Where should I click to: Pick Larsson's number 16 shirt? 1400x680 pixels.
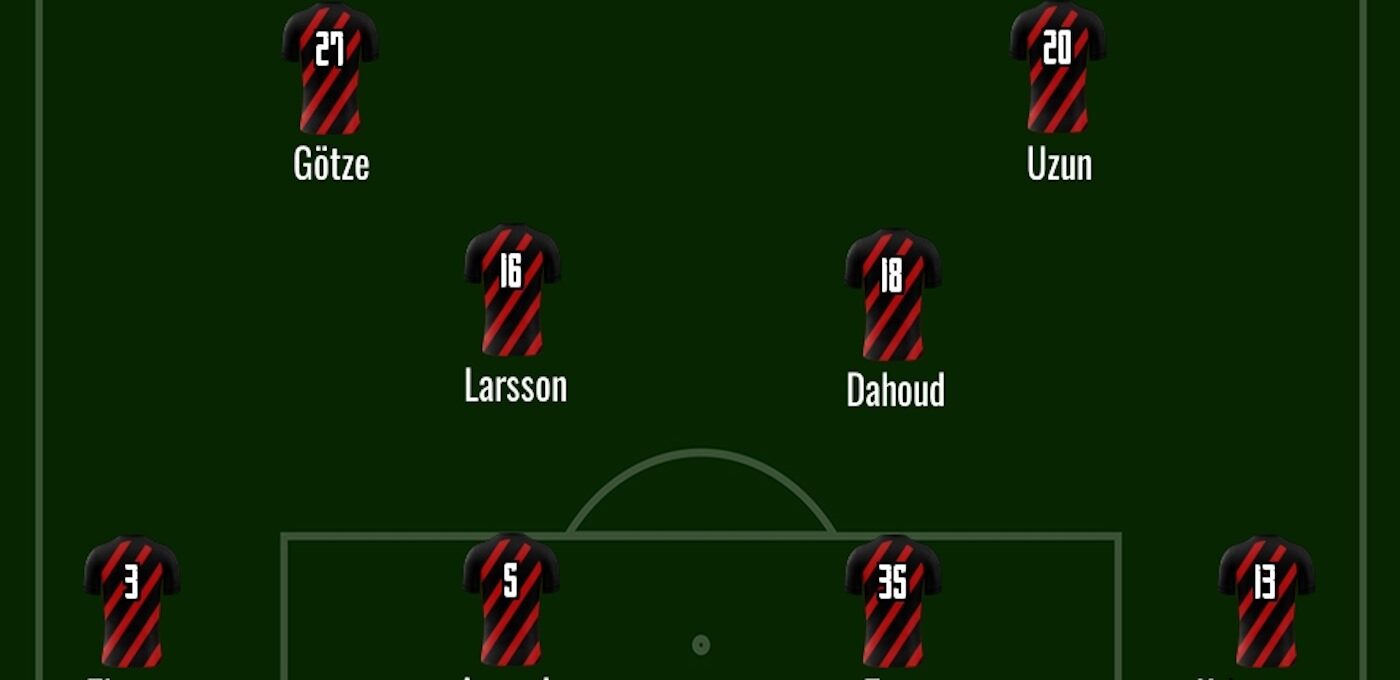[x=512, y=291]
